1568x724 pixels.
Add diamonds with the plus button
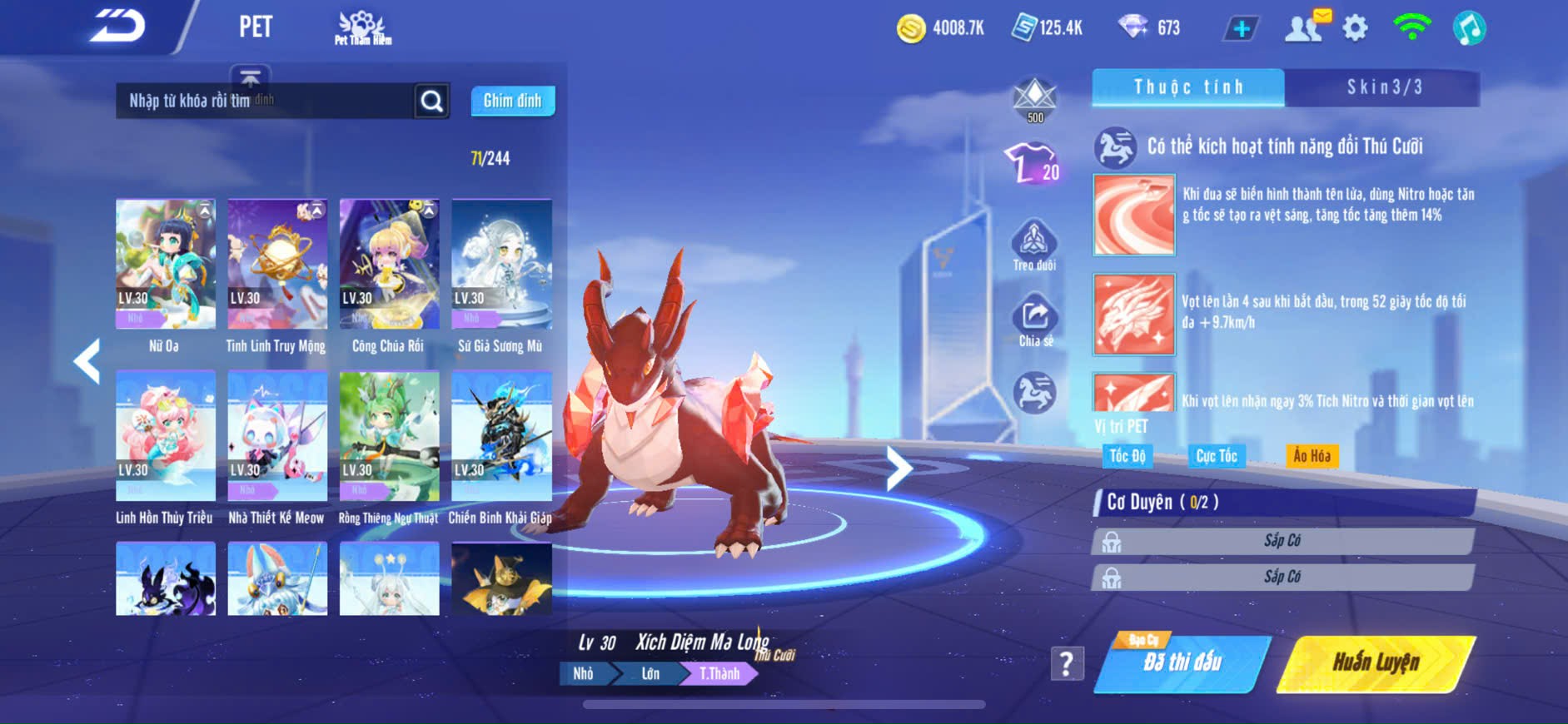pos(1241,28)
